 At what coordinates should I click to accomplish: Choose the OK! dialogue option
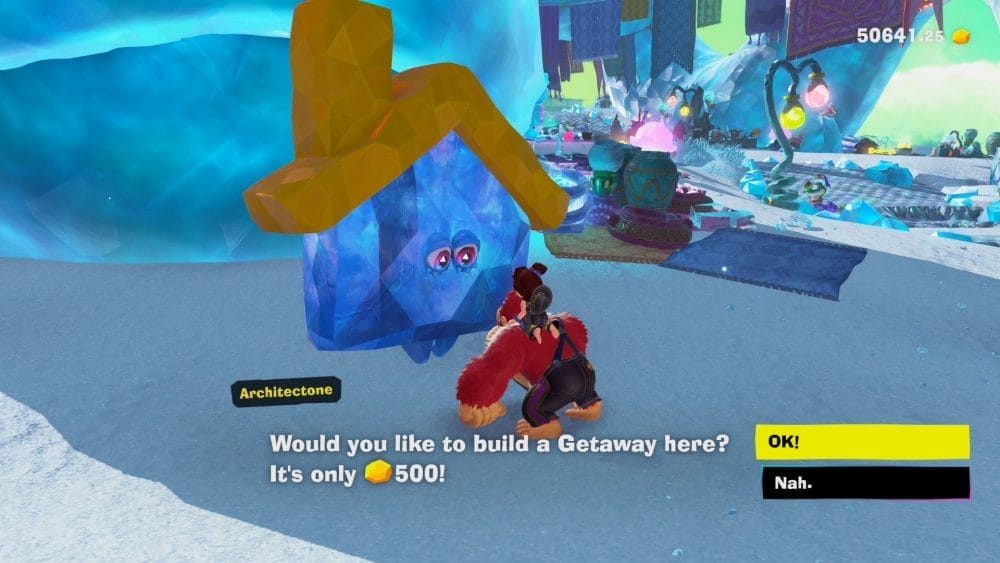tap(861, 441)
